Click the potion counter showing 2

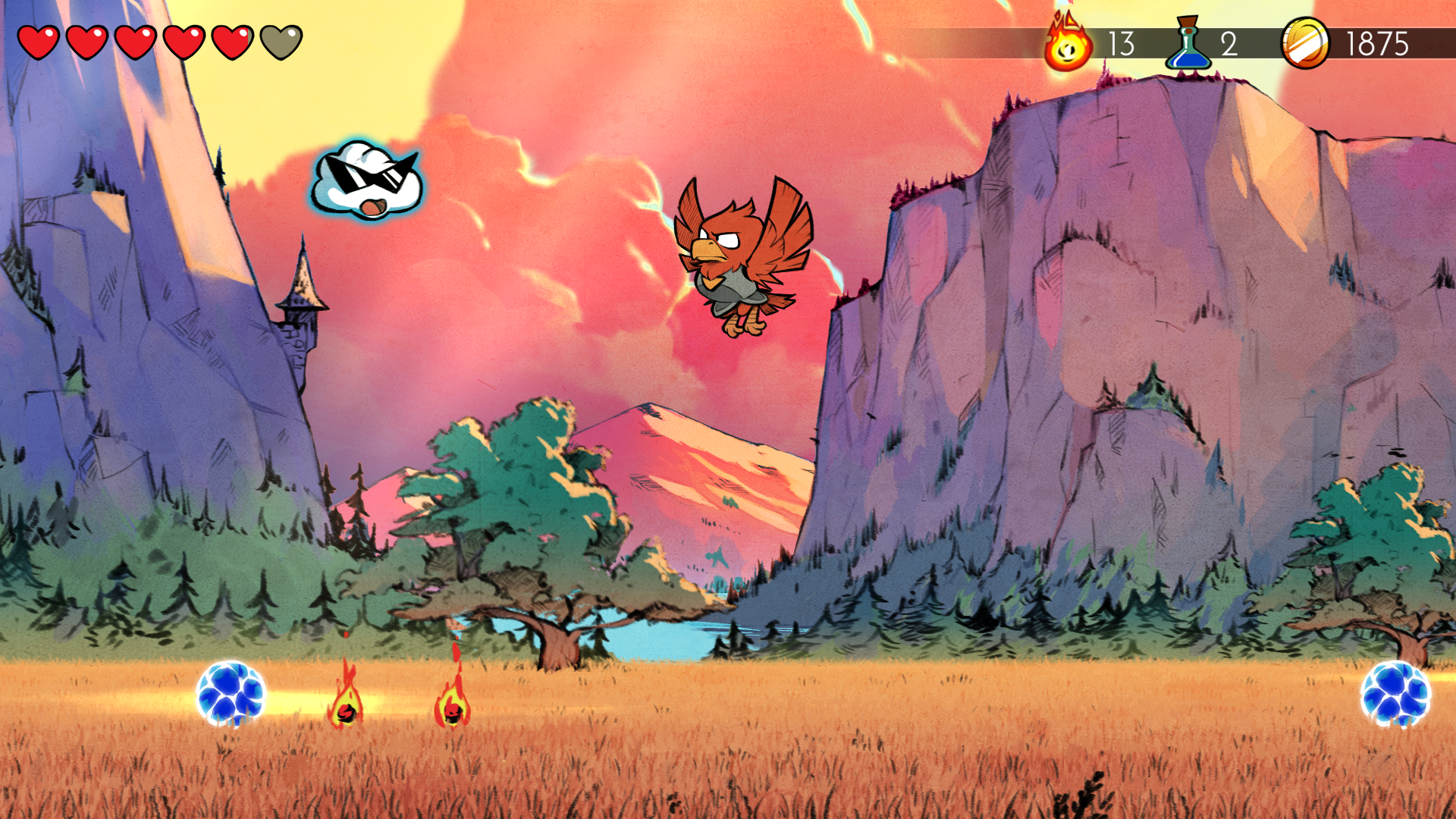[x=1228, y=44]
